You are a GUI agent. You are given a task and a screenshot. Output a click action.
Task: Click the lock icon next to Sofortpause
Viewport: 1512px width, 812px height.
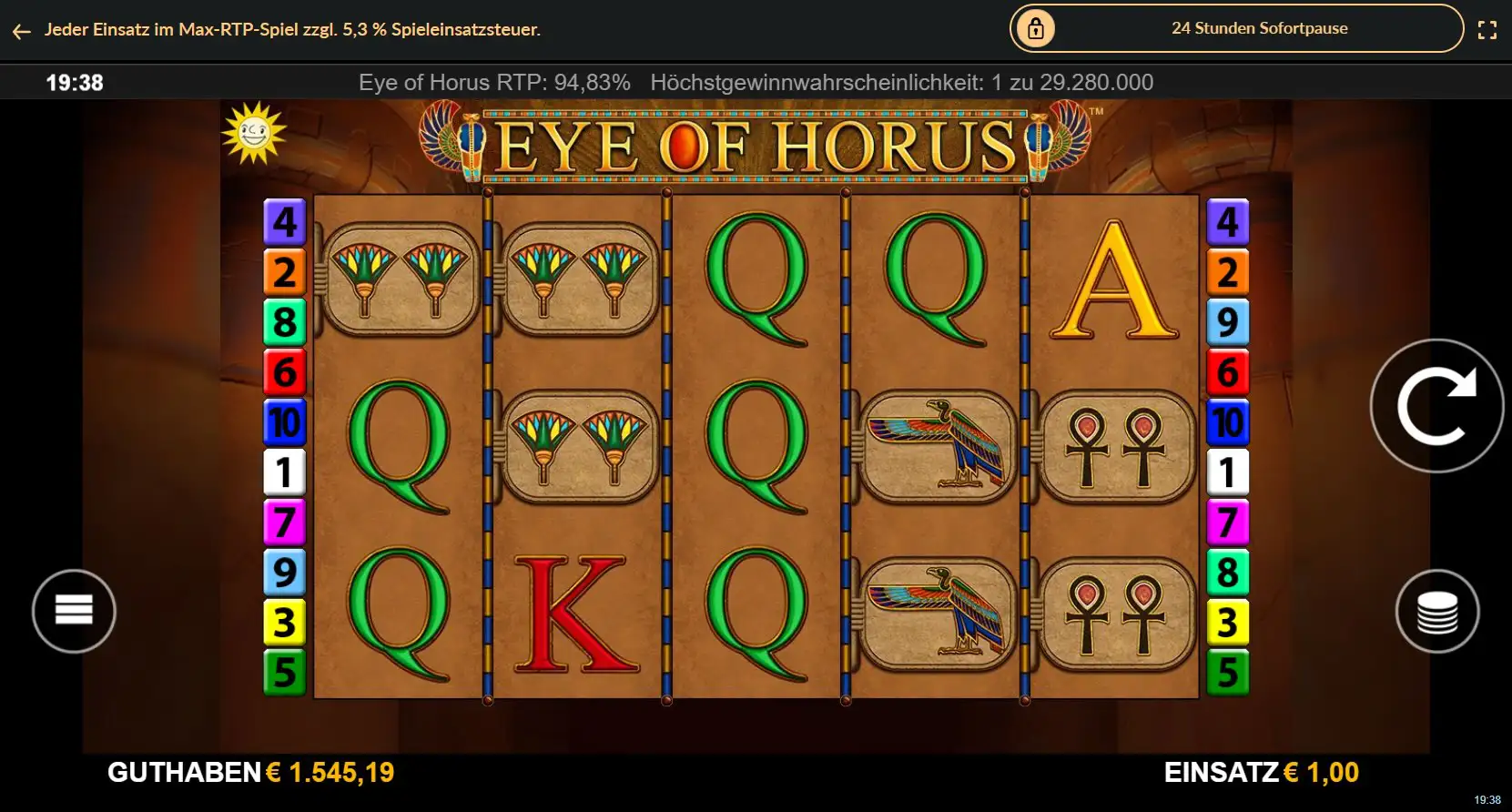click(1036, 28)
